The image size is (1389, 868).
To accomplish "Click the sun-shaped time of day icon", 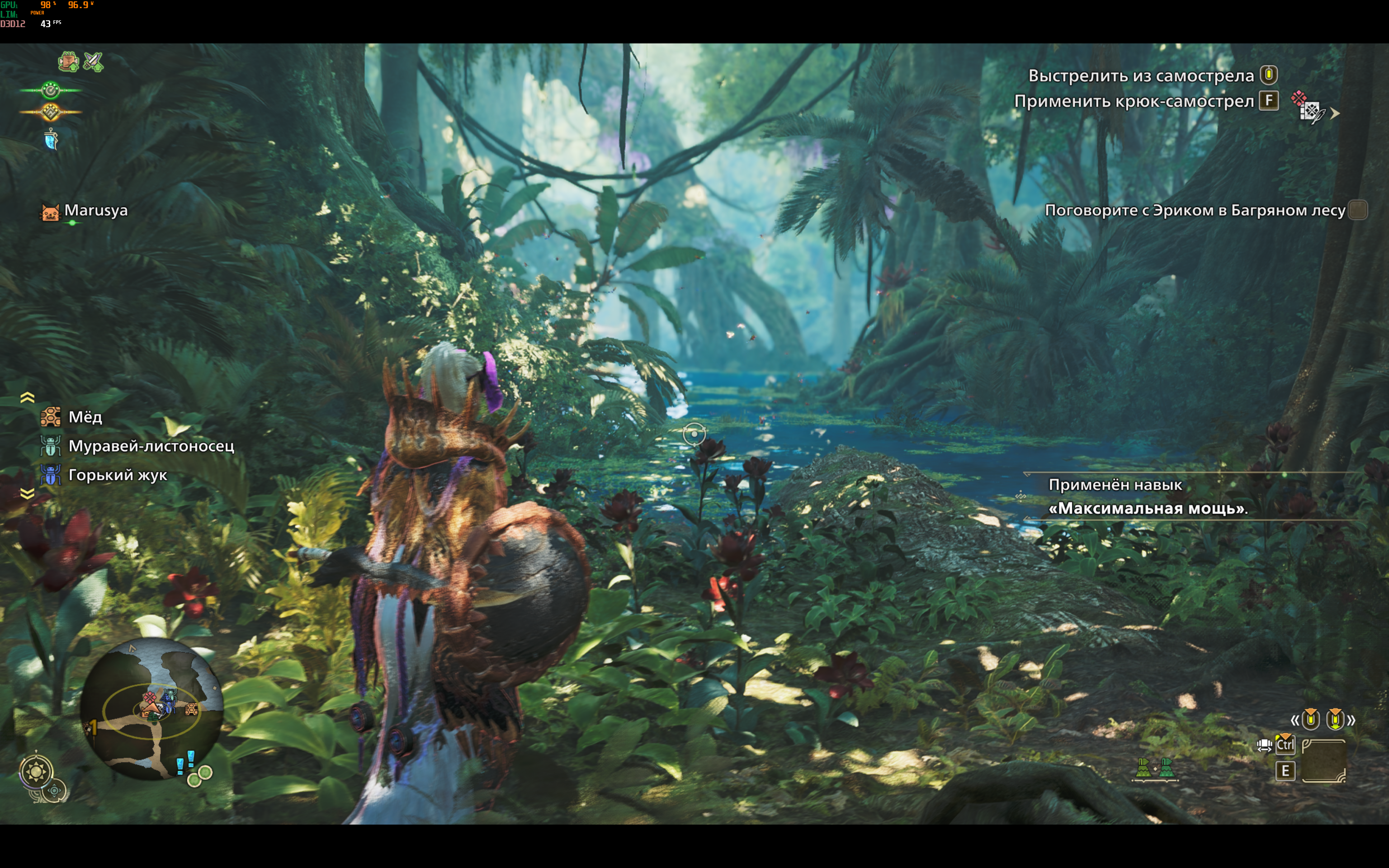I will pos(36,771).
